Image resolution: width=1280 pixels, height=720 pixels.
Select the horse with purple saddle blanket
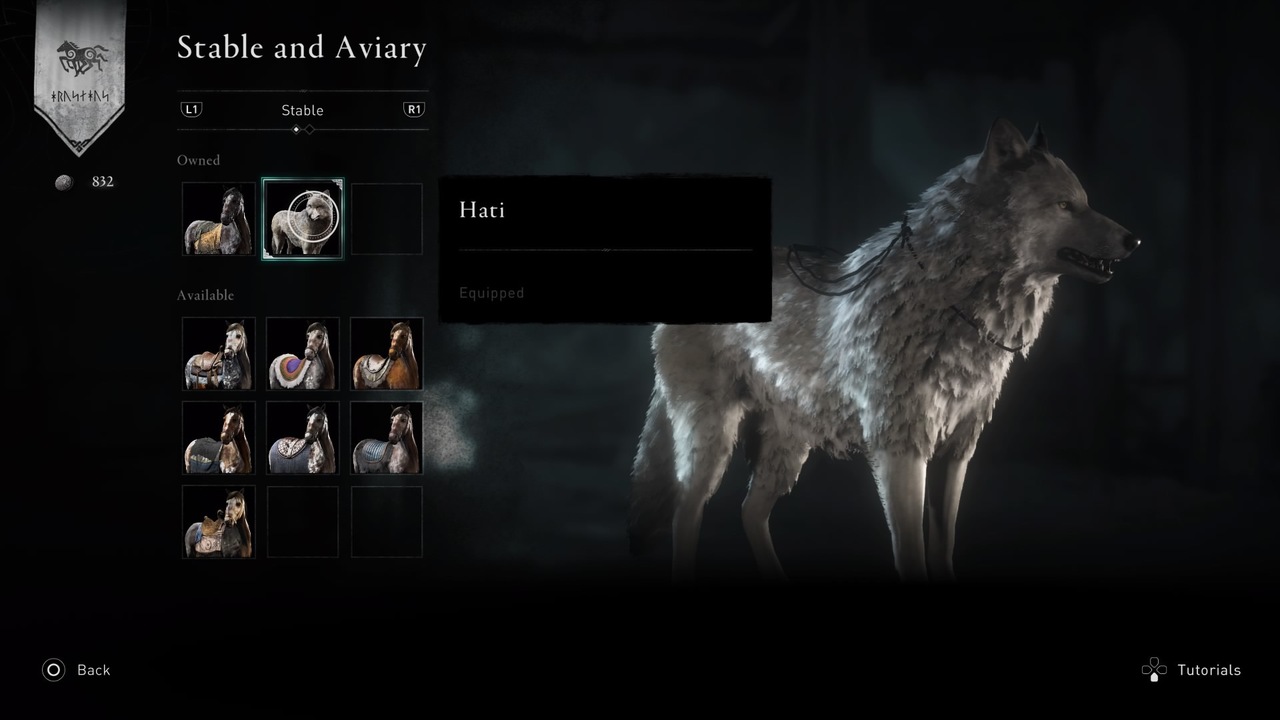tap(302, 354)
